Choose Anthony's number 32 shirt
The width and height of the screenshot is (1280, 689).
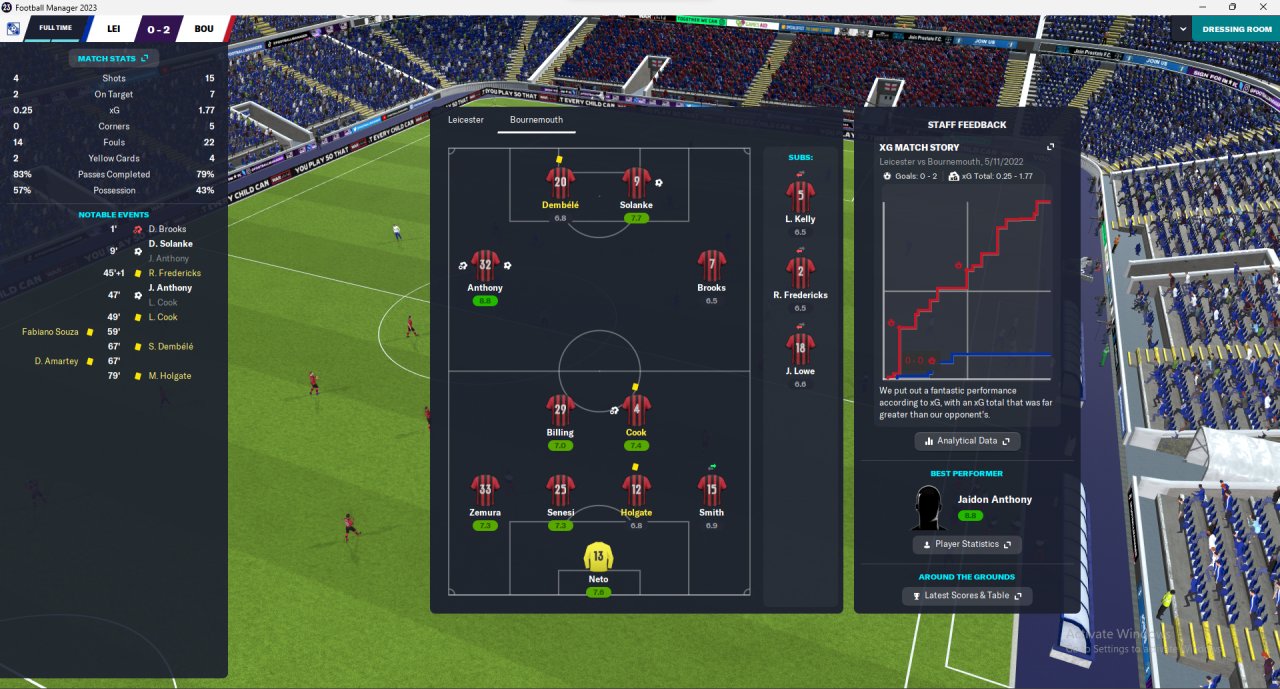tap(485, 266)
